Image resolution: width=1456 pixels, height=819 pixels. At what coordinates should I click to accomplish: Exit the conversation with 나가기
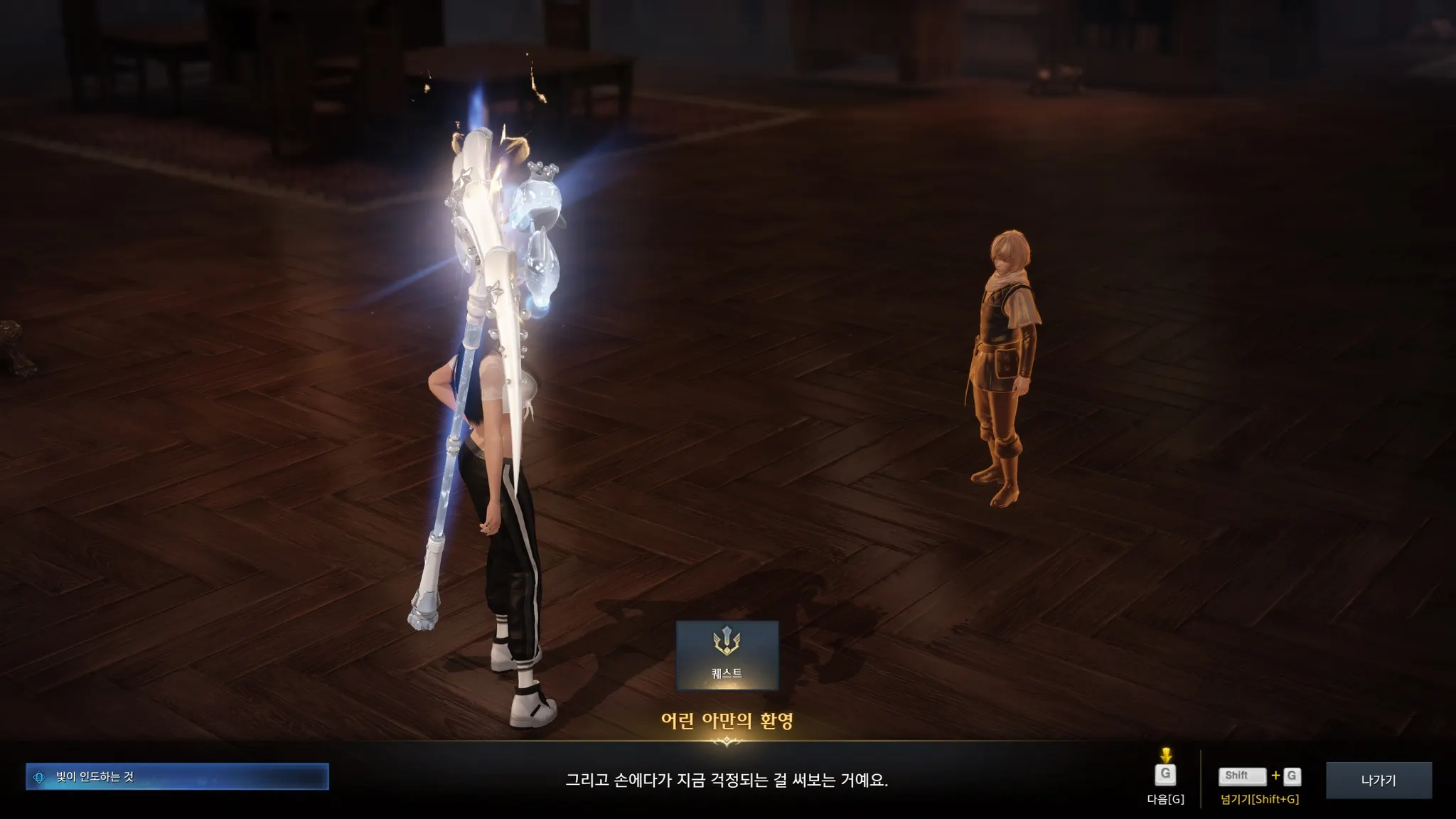pyautogui.click(x=1378, y=780)
